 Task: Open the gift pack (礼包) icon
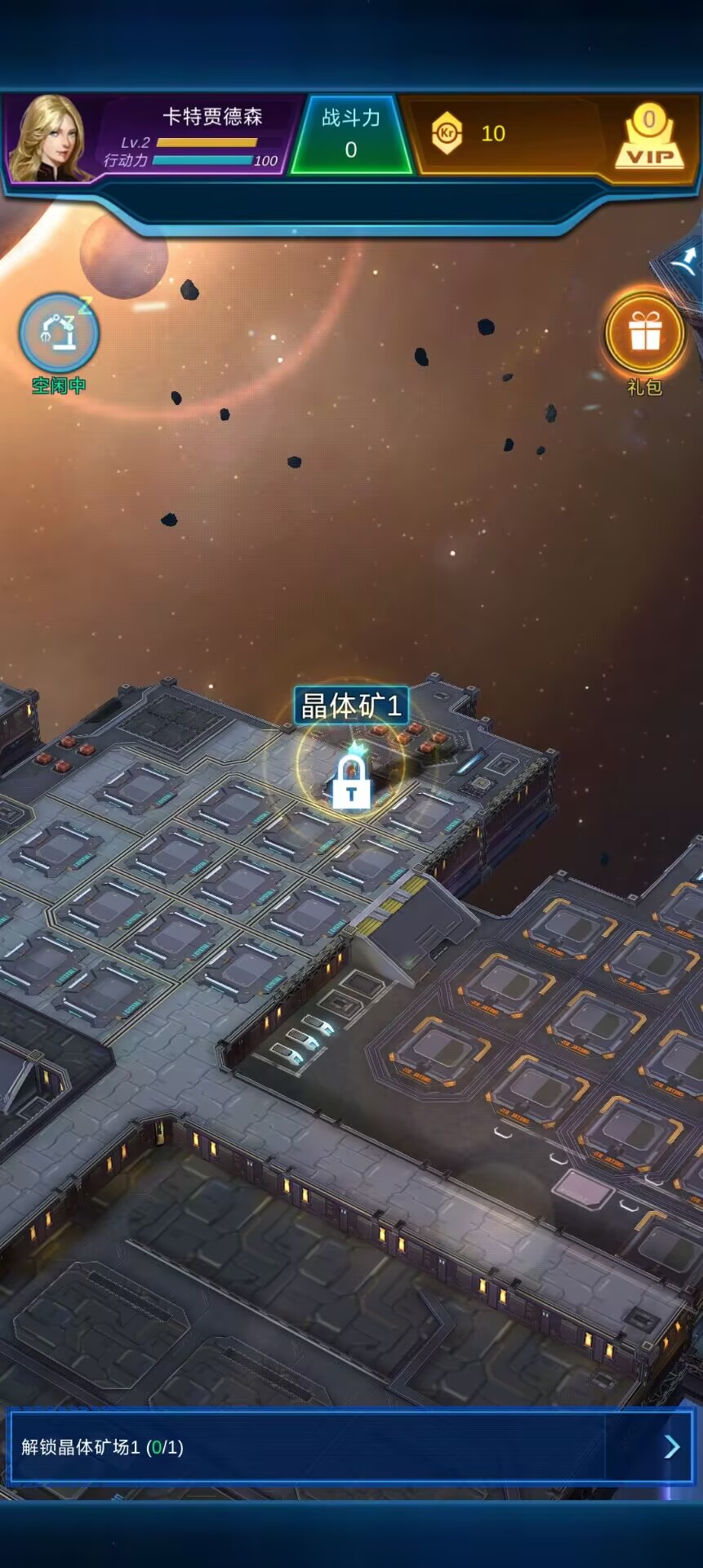tap(644, 333)
